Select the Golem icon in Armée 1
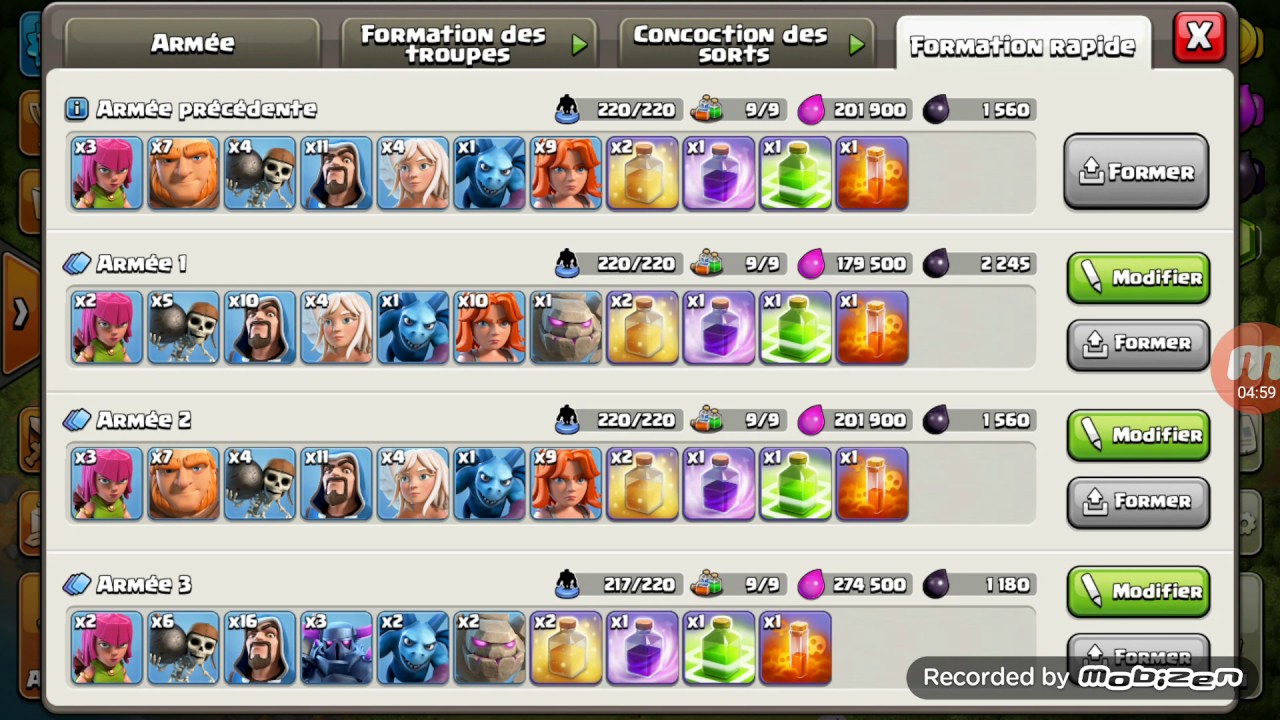The image size is (1280, 720). tap(565, 327)
